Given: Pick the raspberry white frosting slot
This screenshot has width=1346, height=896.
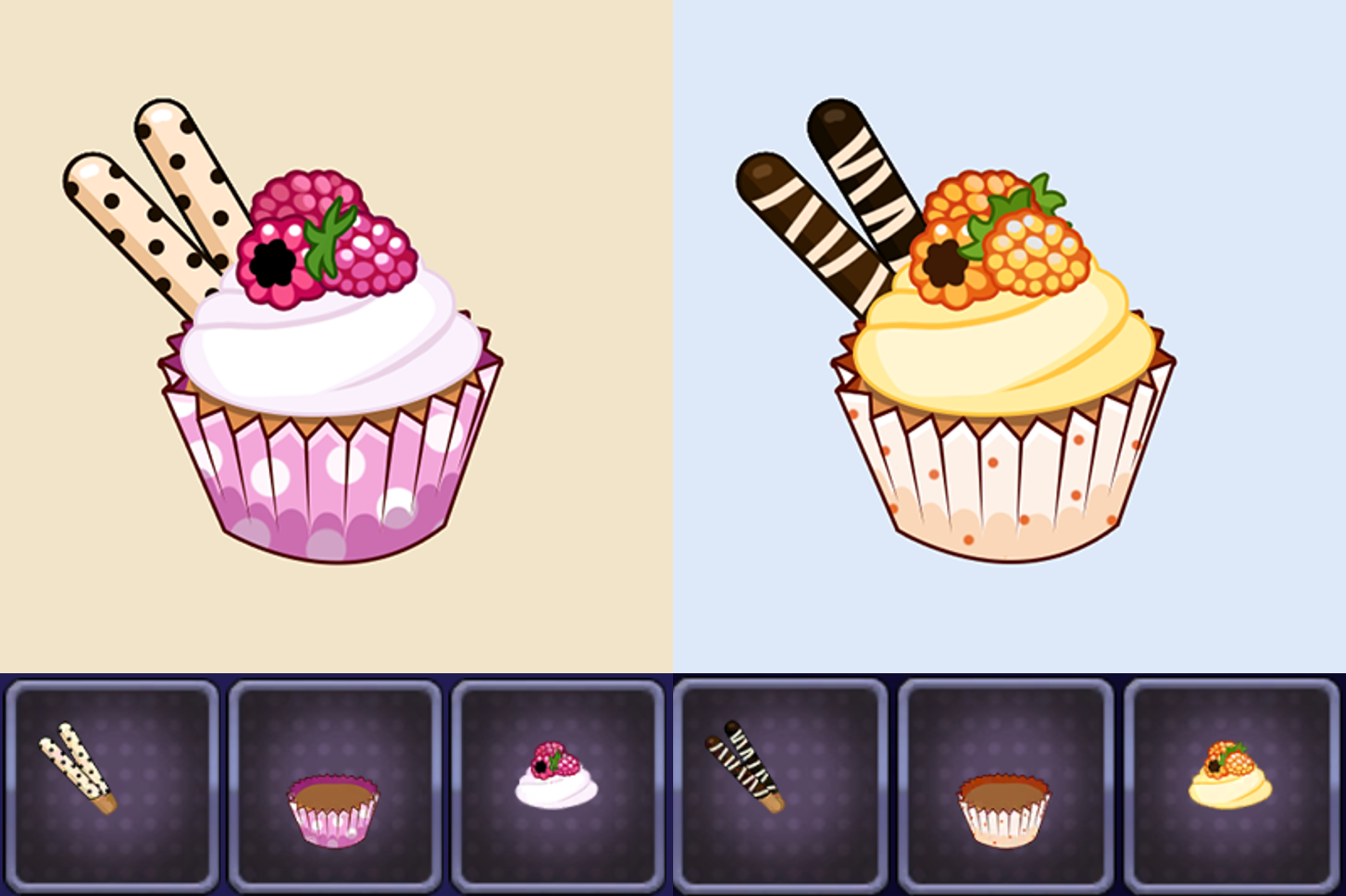Looking at the screenshot, I should 557,785.
